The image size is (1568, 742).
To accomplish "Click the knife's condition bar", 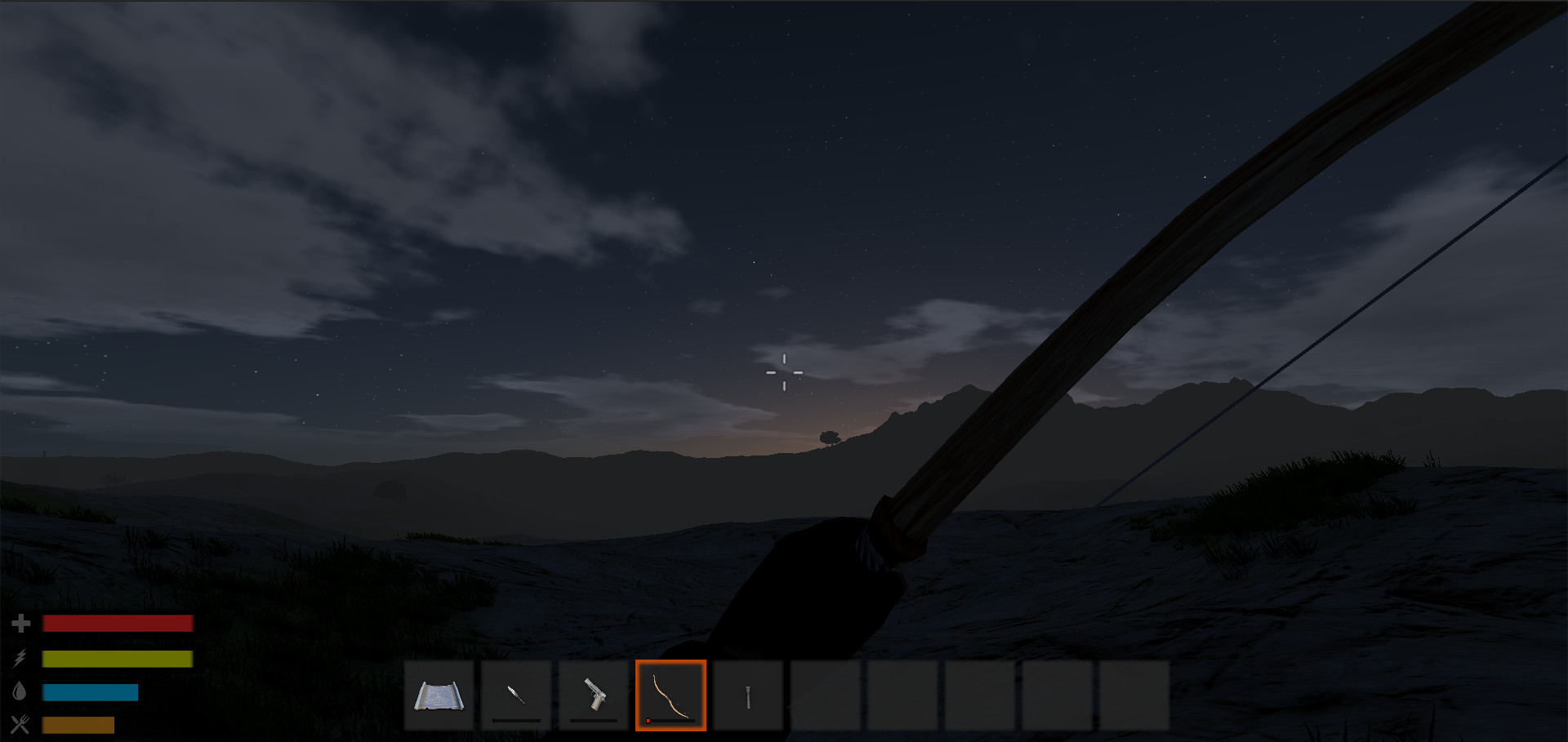I will (516, 719).
